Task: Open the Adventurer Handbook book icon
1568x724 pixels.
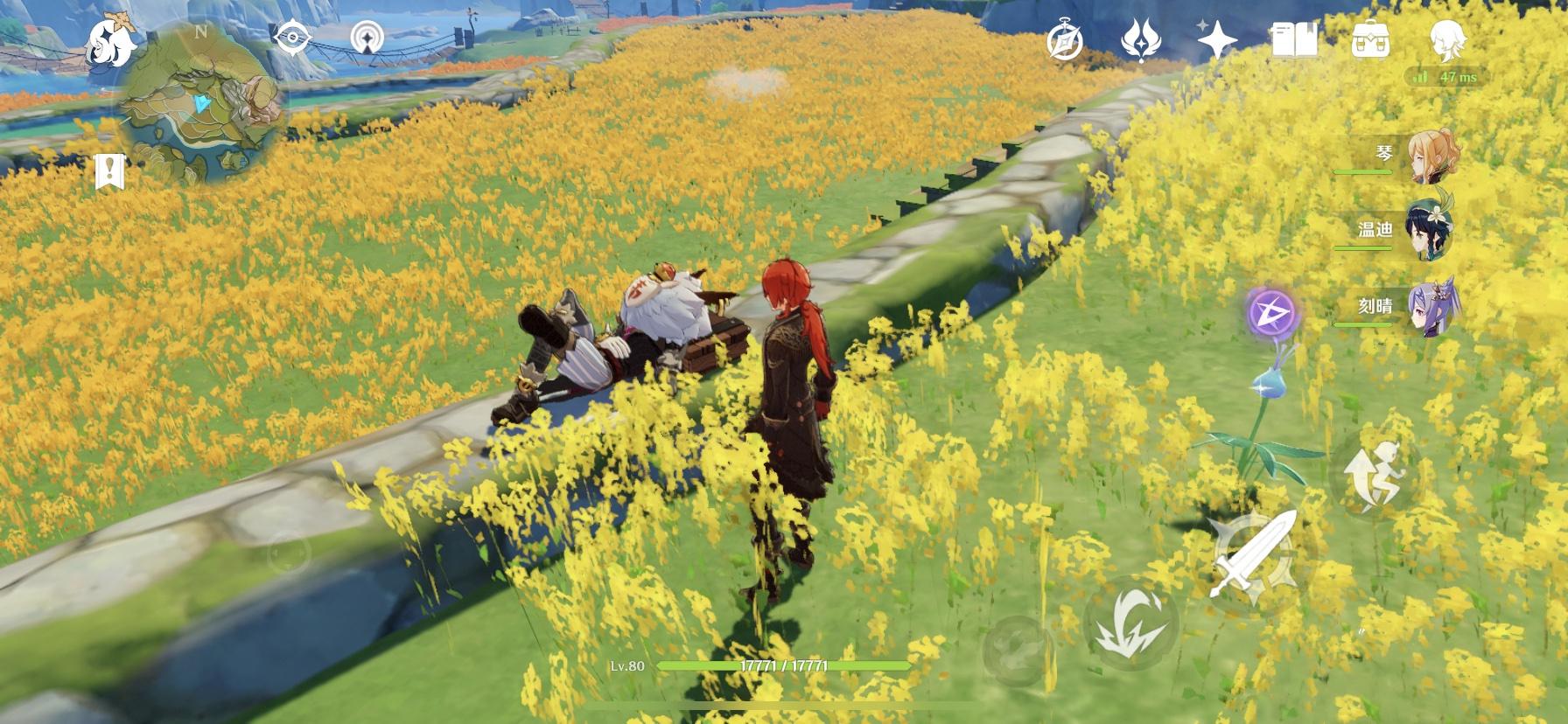Action: [1293, 40]
